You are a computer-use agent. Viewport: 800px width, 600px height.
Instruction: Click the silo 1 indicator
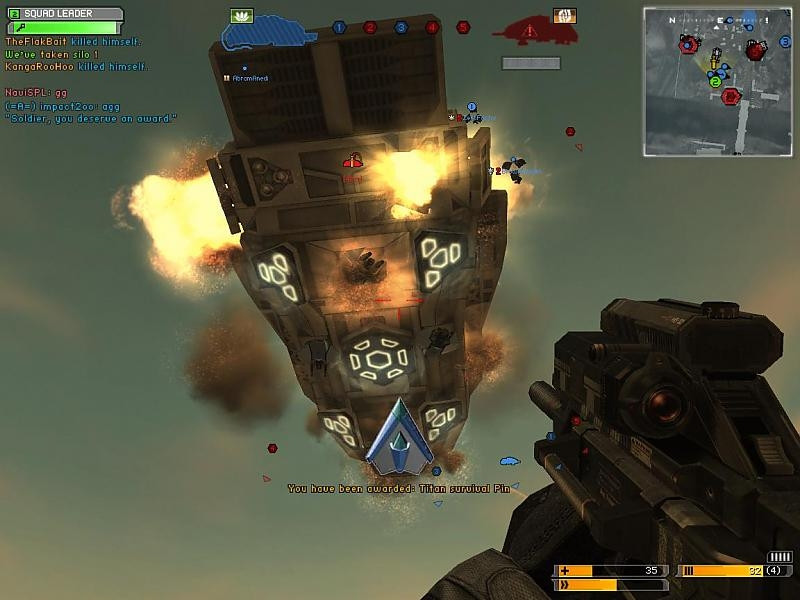[x=339, y=27]
